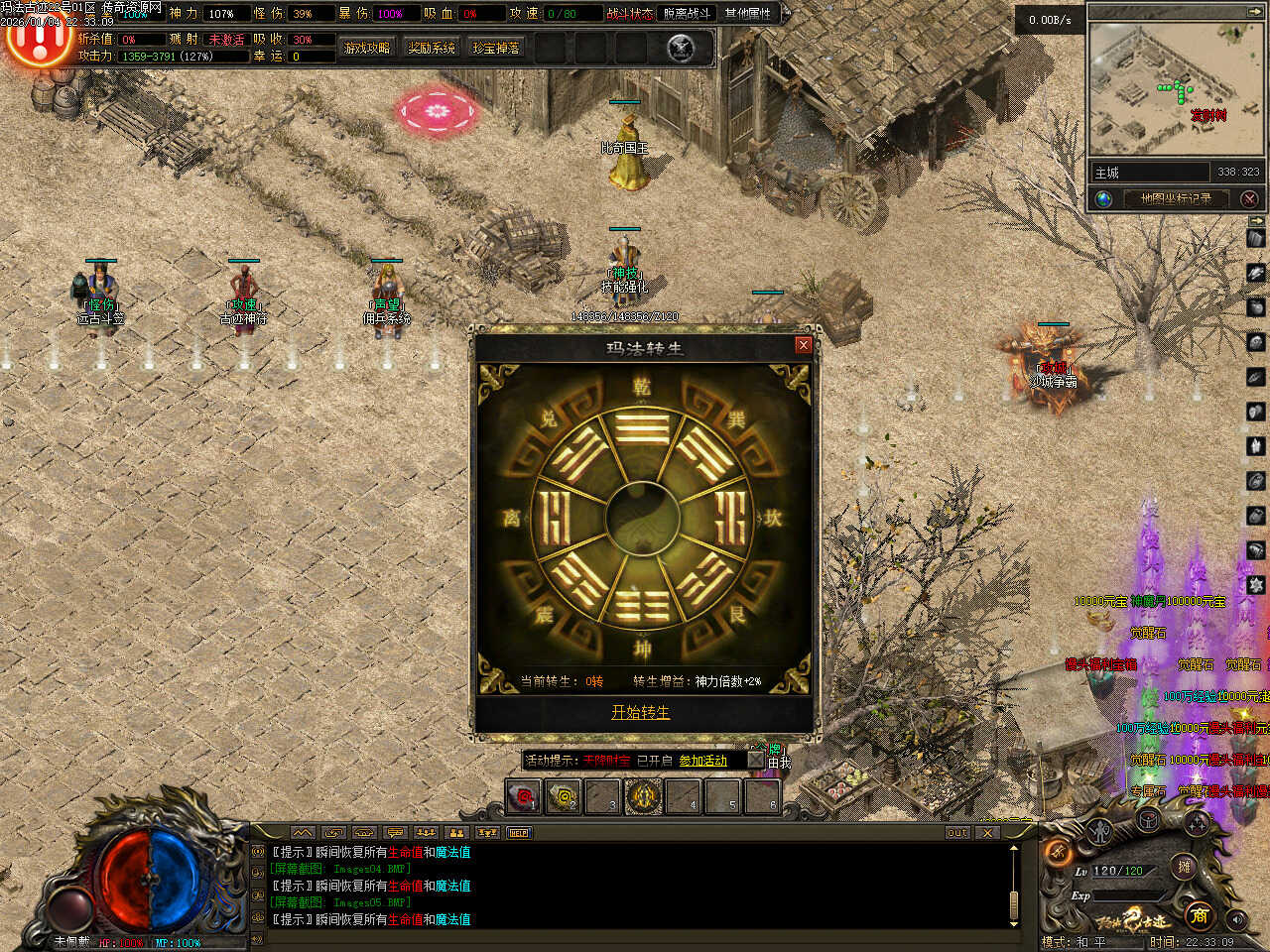Use the yellow swirl item in hotbar slot 2
The width and height of the screenshot is (1270, 952).
point(564,796)
